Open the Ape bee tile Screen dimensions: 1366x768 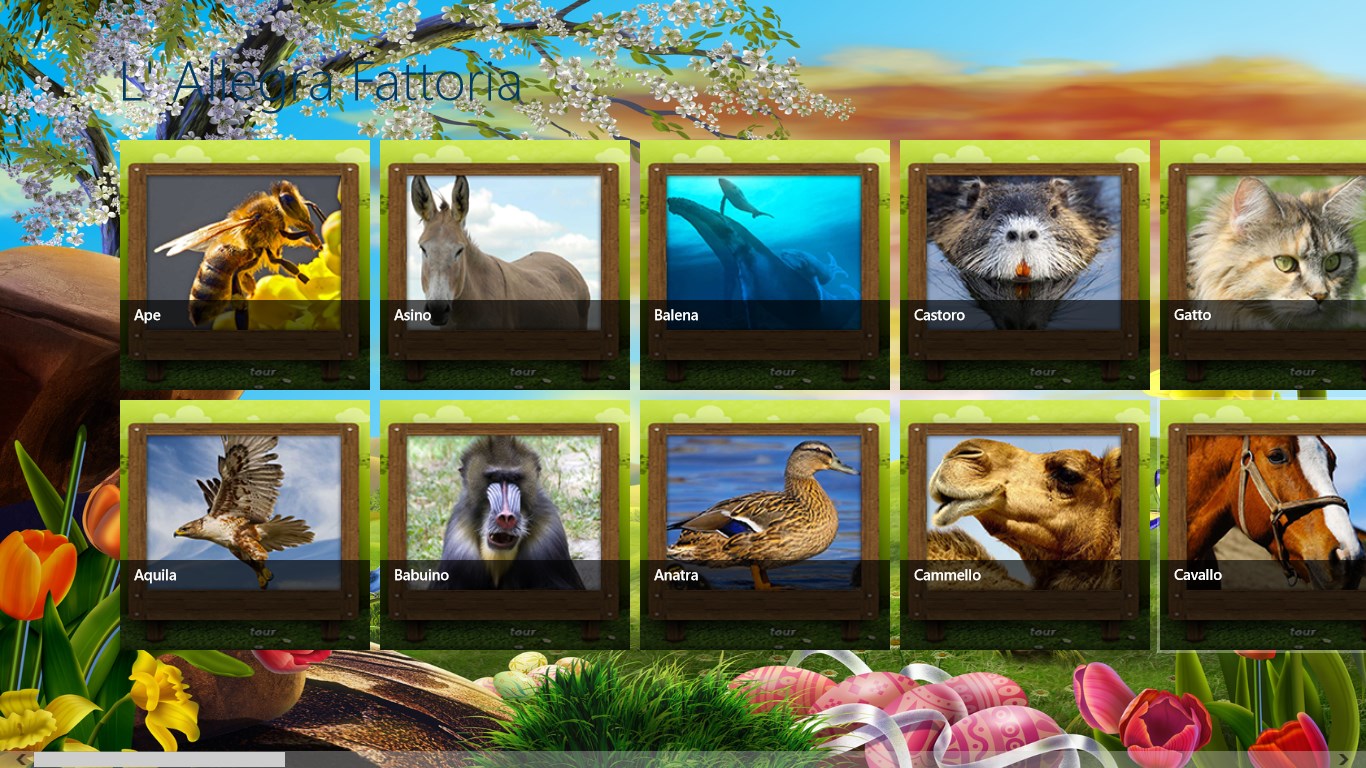[x=244, y=264]
